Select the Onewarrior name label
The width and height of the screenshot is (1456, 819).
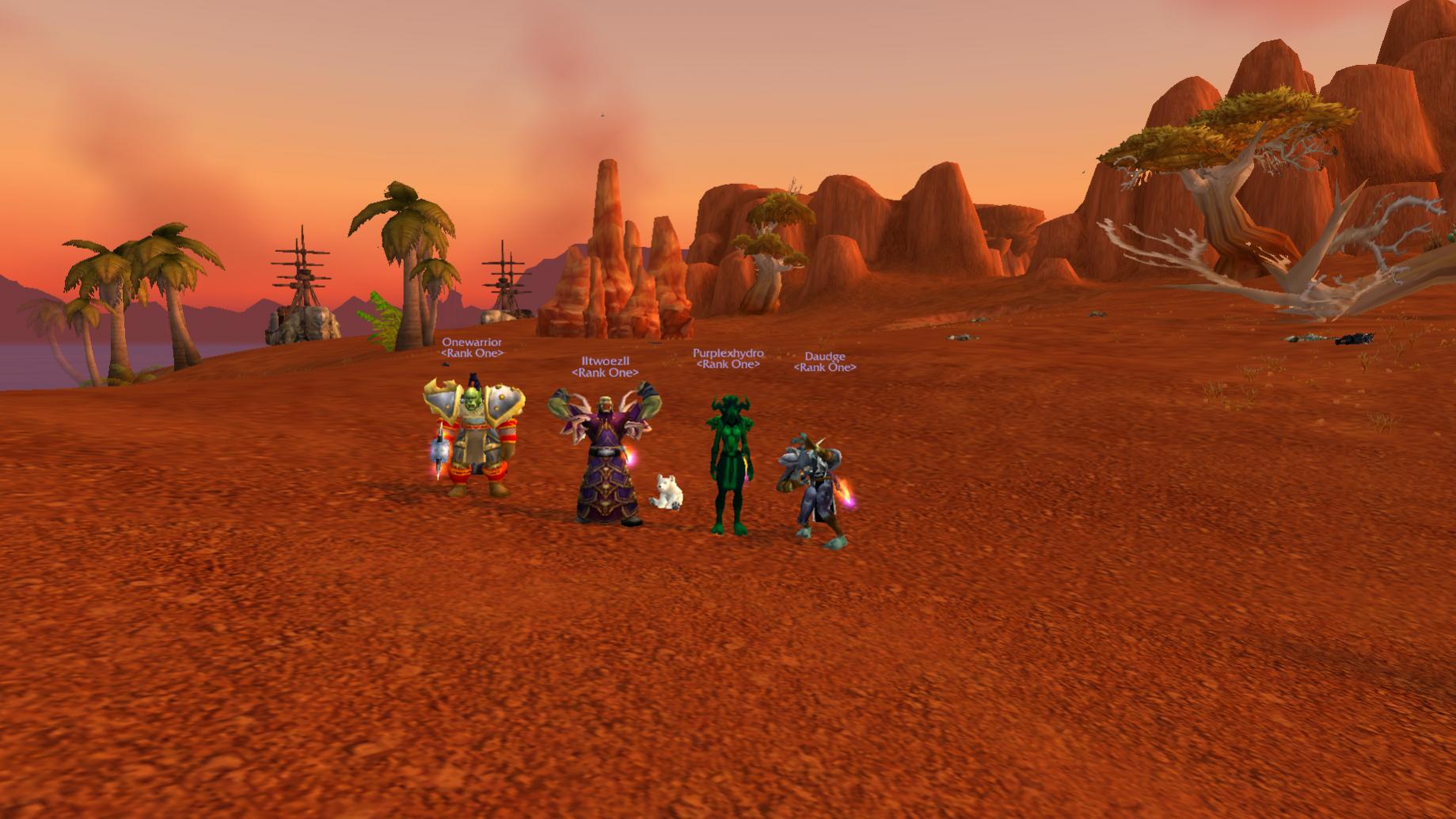(472, 342)
